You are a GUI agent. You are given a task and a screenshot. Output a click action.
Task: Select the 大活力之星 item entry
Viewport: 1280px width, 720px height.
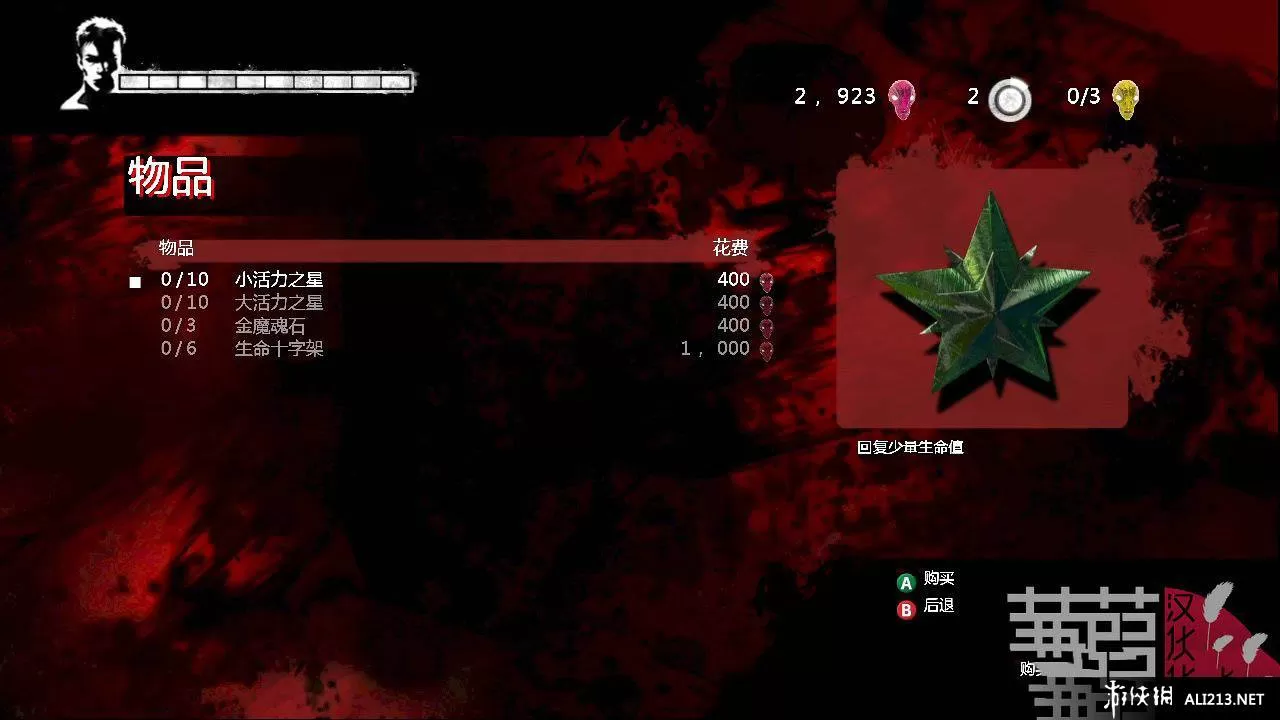[x=281, y=303]
